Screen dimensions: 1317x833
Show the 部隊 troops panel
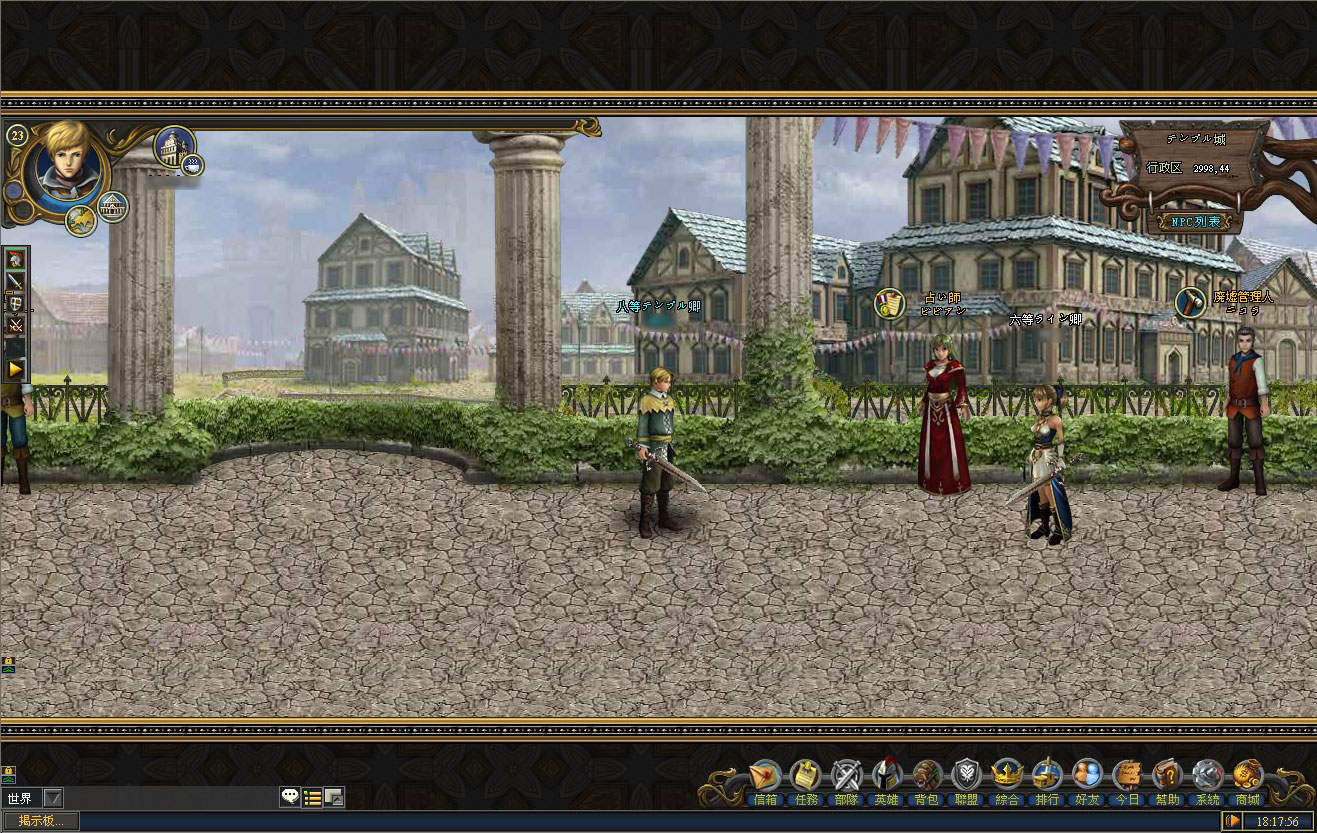pyautogui.click(x=846, y=777)
